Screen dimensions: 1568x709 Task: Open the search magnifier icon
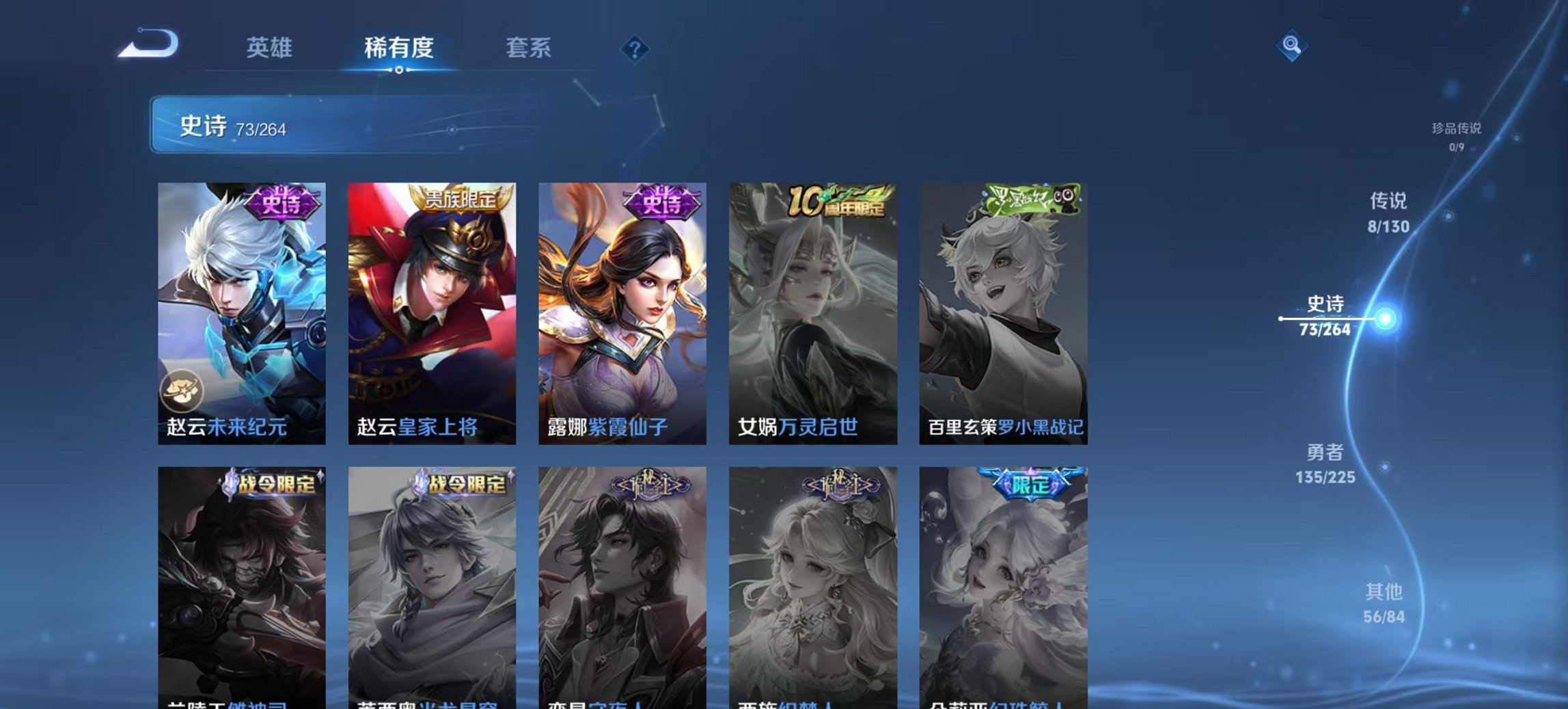click(1290, 44)
